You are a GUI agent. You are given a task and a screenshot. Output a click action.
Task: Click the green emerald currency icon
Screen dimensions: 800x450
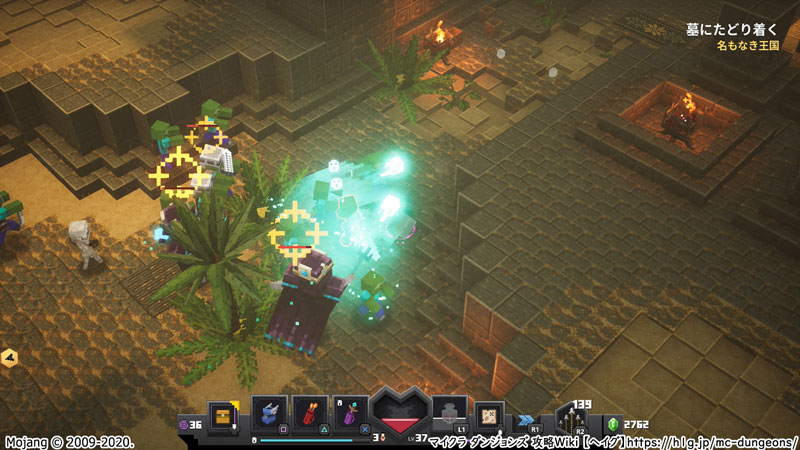(613, 424)
